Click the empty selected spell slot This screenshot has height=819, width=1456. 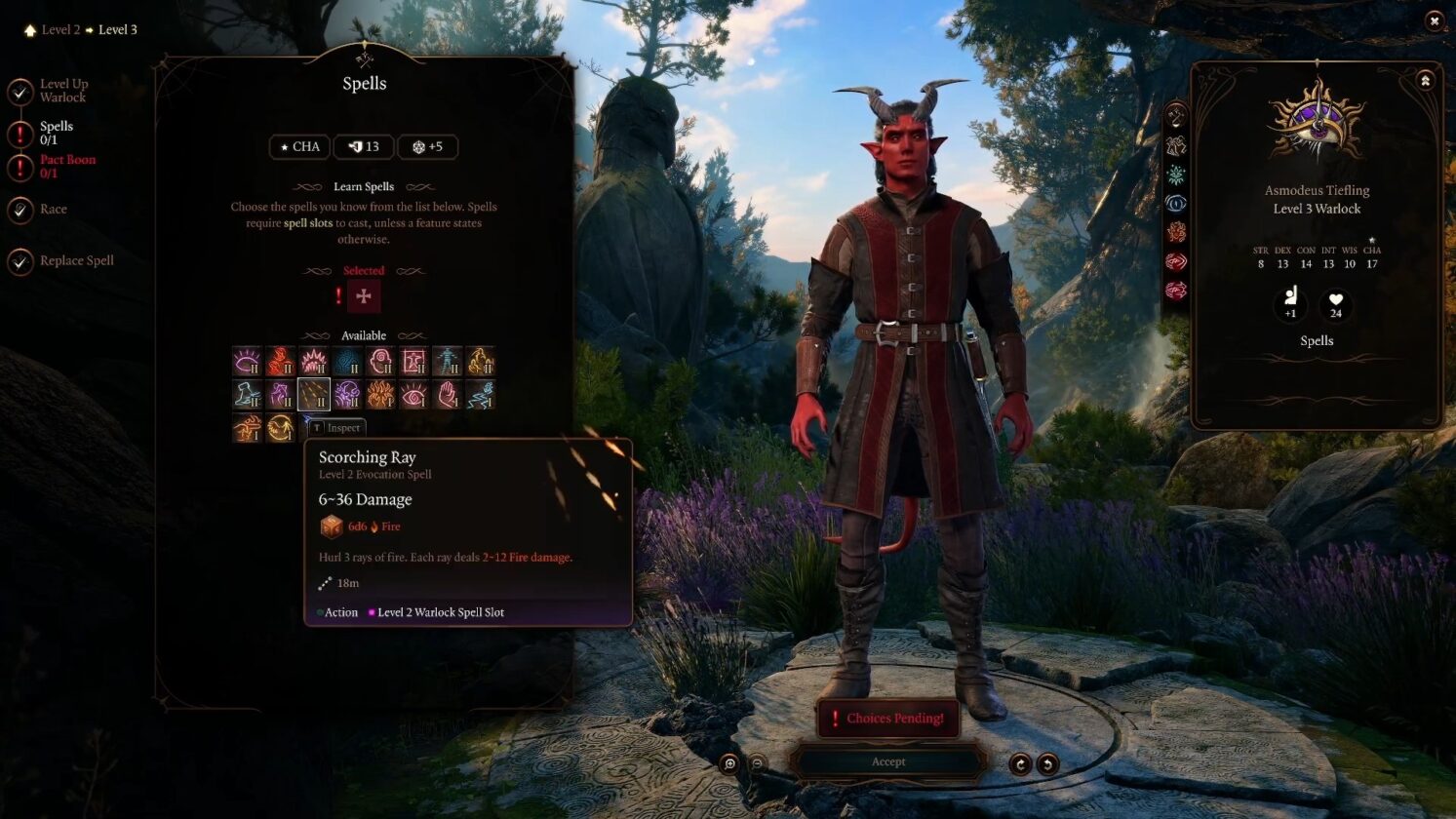pyautogui.click(x=364, y=296)
